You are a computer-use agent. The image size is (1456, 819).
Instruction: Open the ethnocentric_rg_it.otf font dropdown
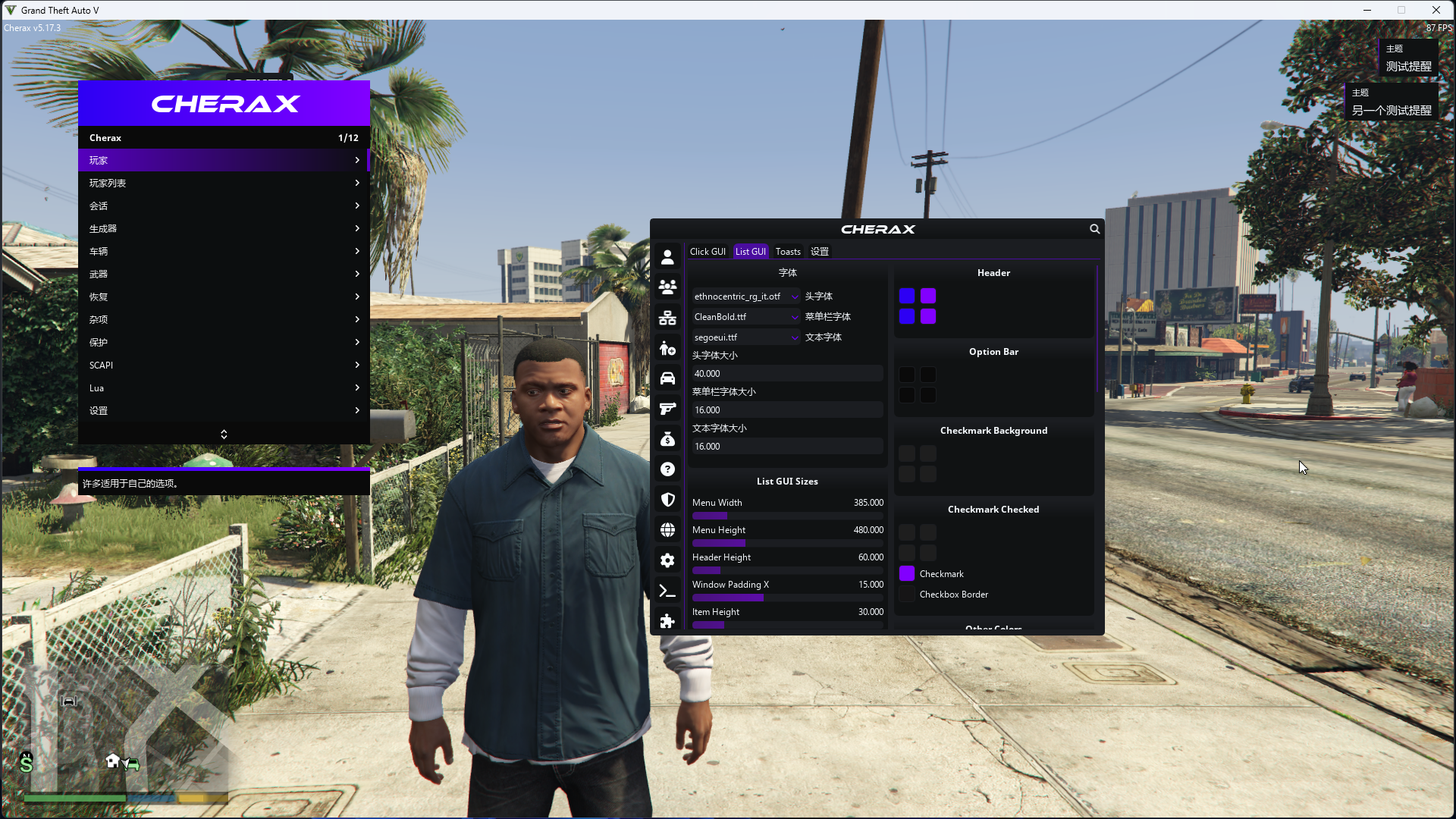[745, 297]
